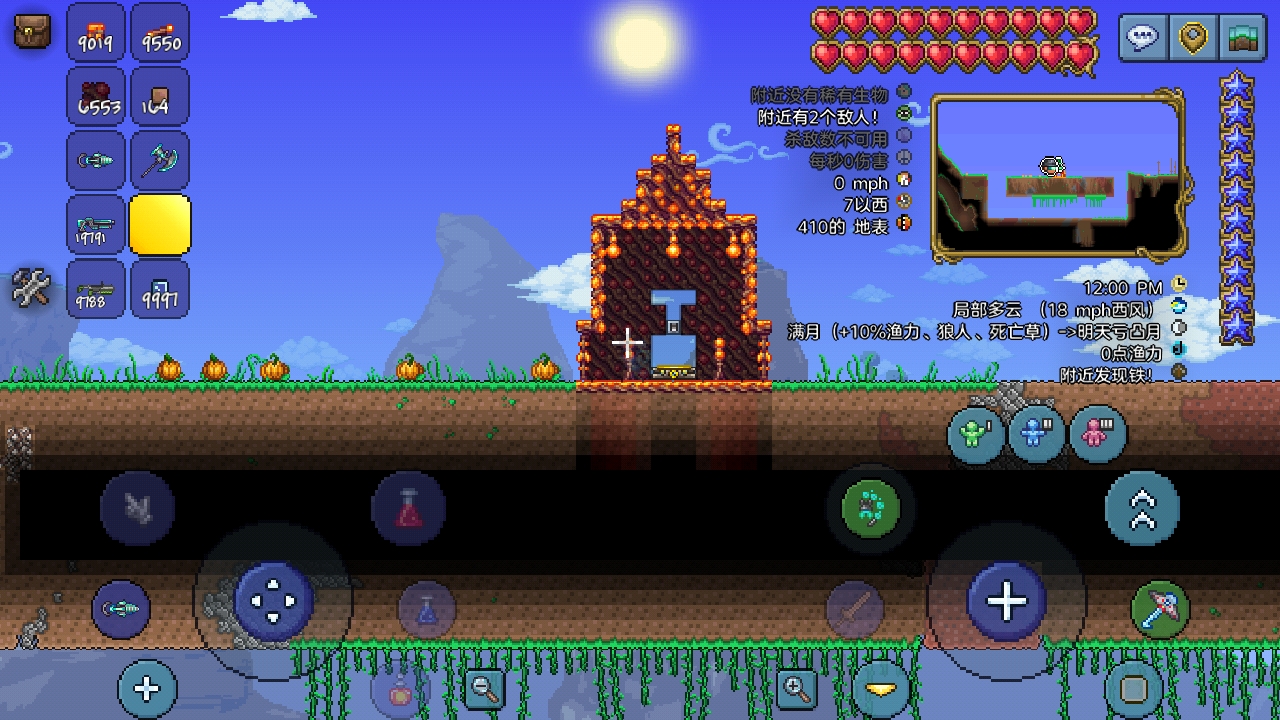This screenshot has height=720, width=1280.
Task: Use the blue mana potion quick button
Action: click(427, 609)
